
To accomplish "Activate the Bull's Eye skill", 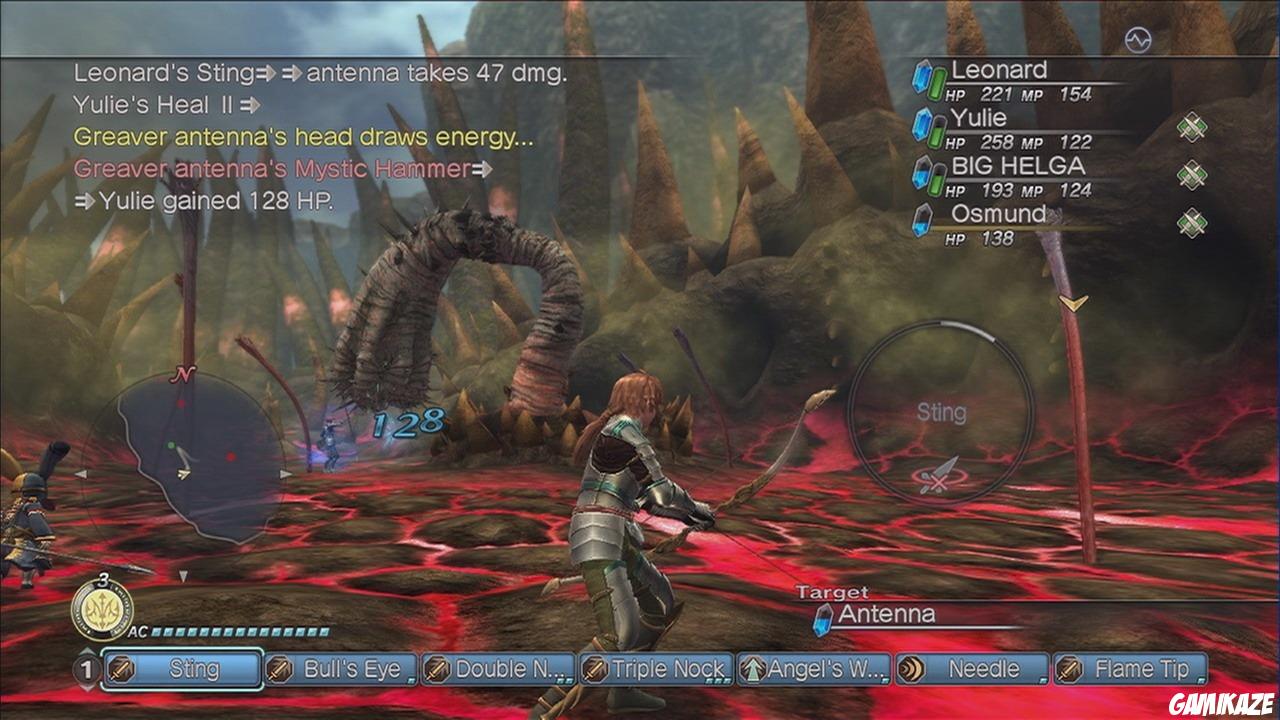I will [340, 669].
